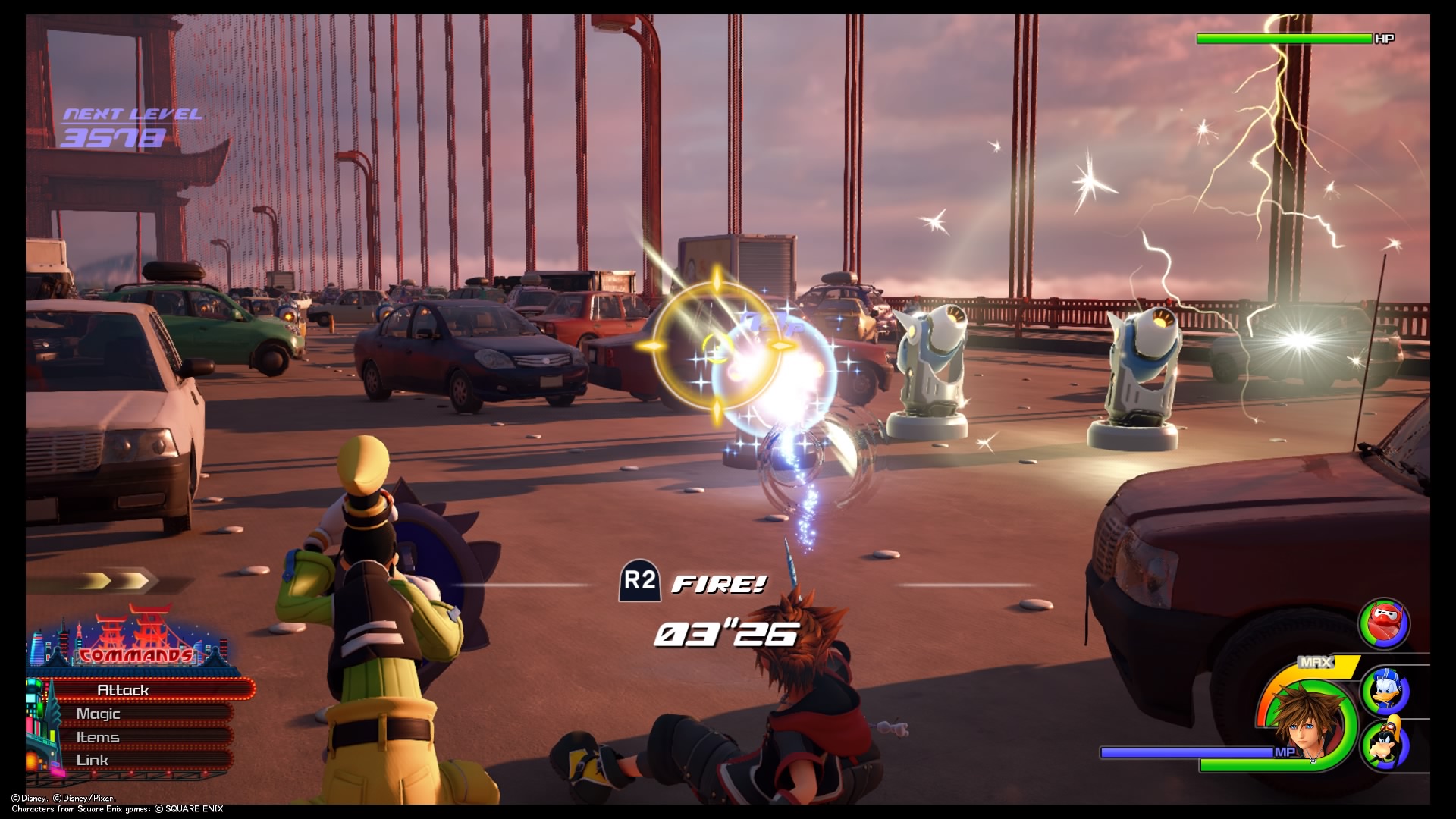Select the Link command
This screenshot has height=819, width=1456.
[93, 759]
